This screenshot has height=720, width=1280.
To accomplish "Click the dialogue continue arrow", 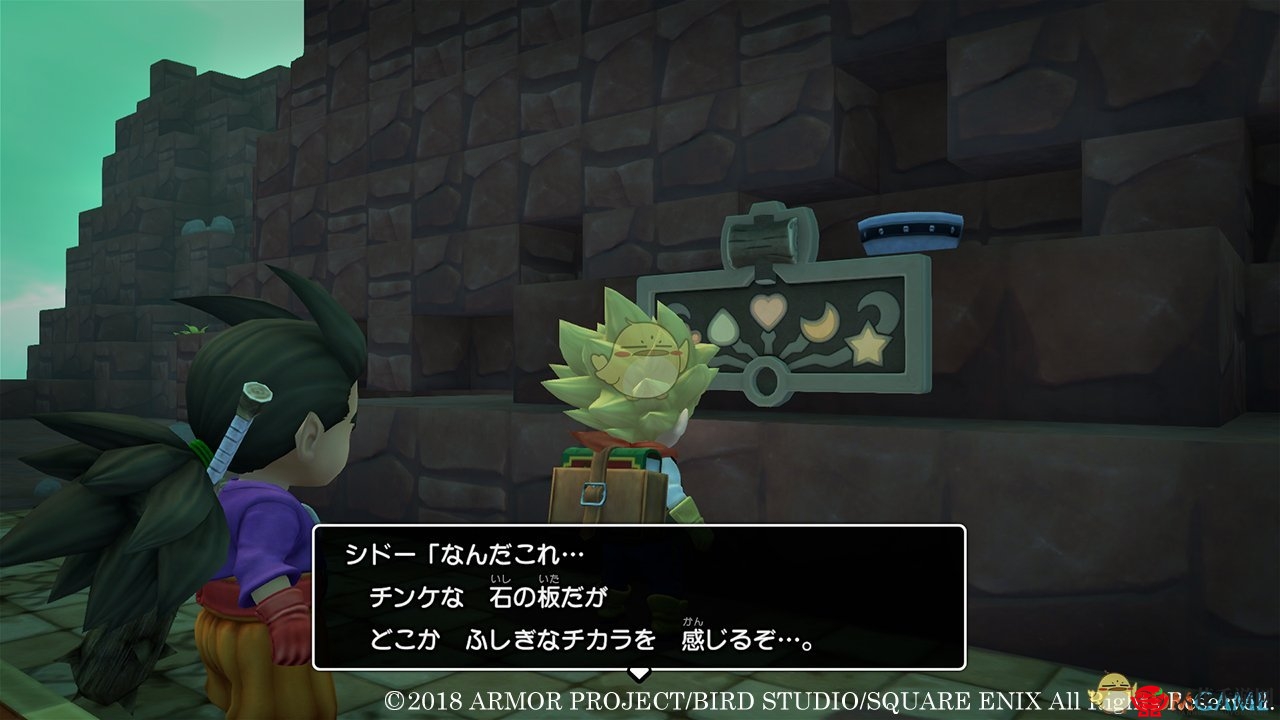I will (638, 674).
